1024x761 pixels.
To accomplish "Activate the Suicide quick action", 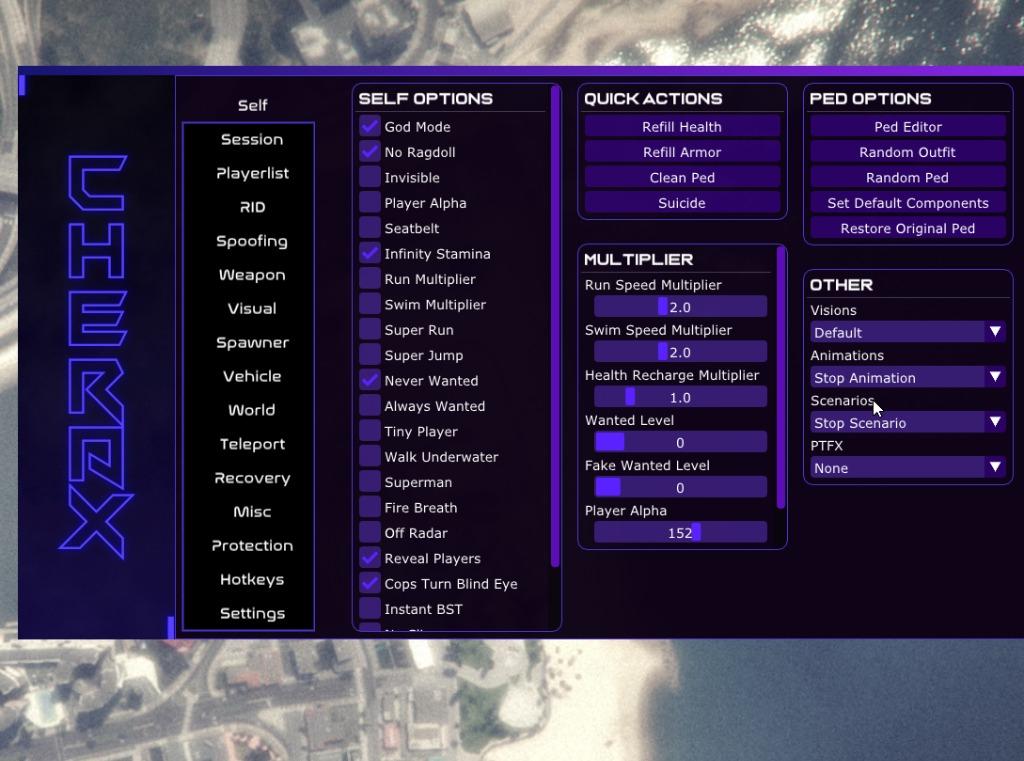I will (682, 203).
